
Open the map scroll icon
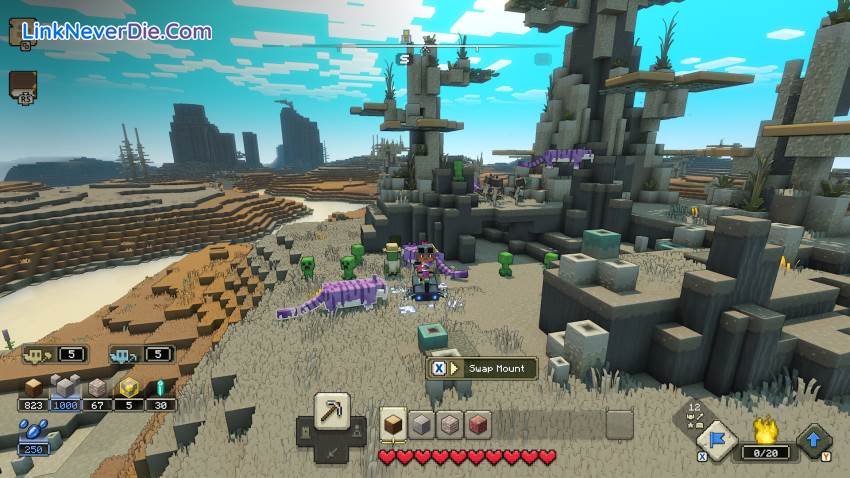point(21,33)
